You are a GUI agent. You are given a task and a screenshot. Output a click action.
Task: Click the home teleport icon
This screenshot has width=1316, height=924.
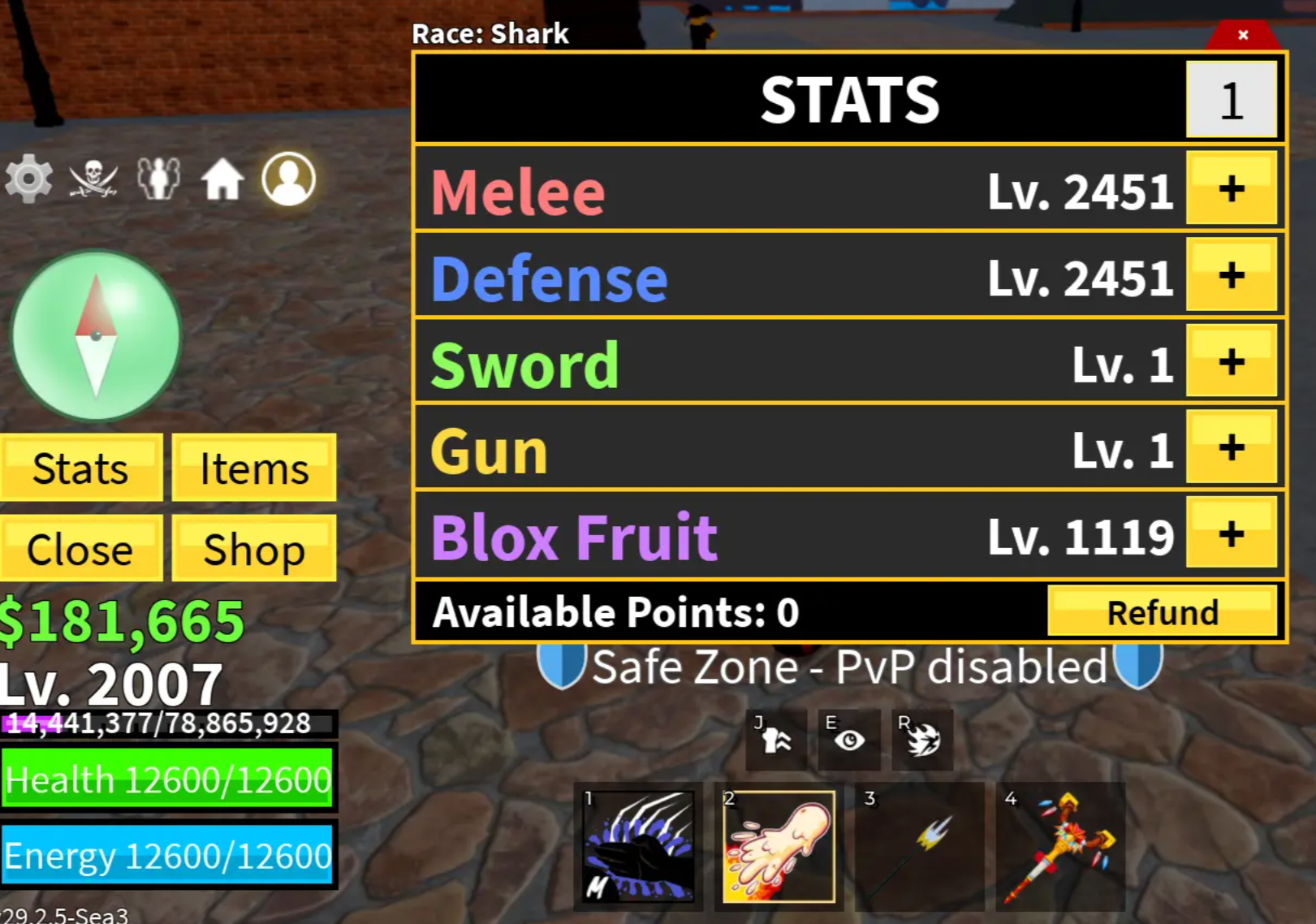[223, 179]
